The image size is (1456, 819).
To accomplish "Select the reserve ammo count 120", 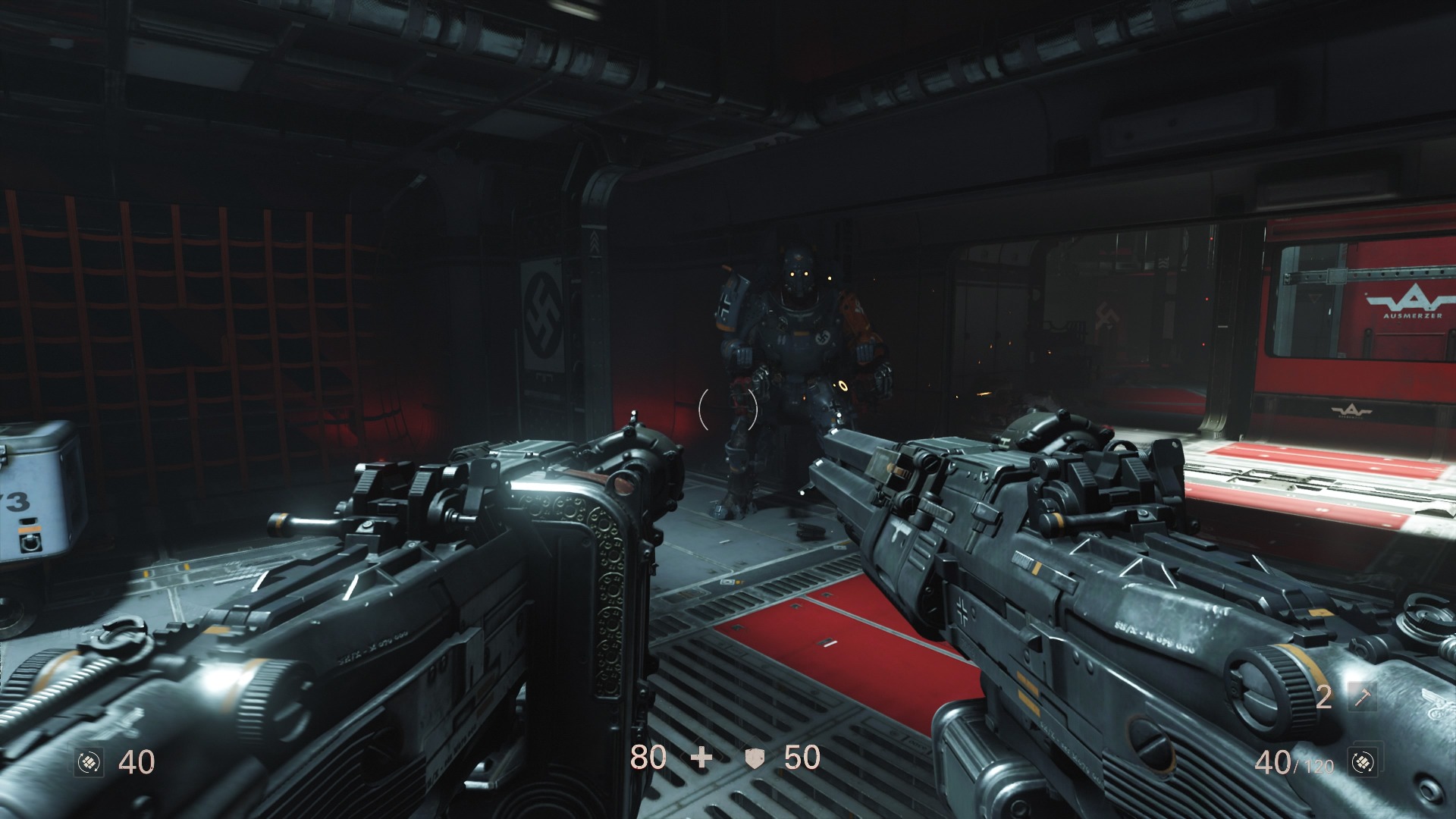I will 1317,766.
